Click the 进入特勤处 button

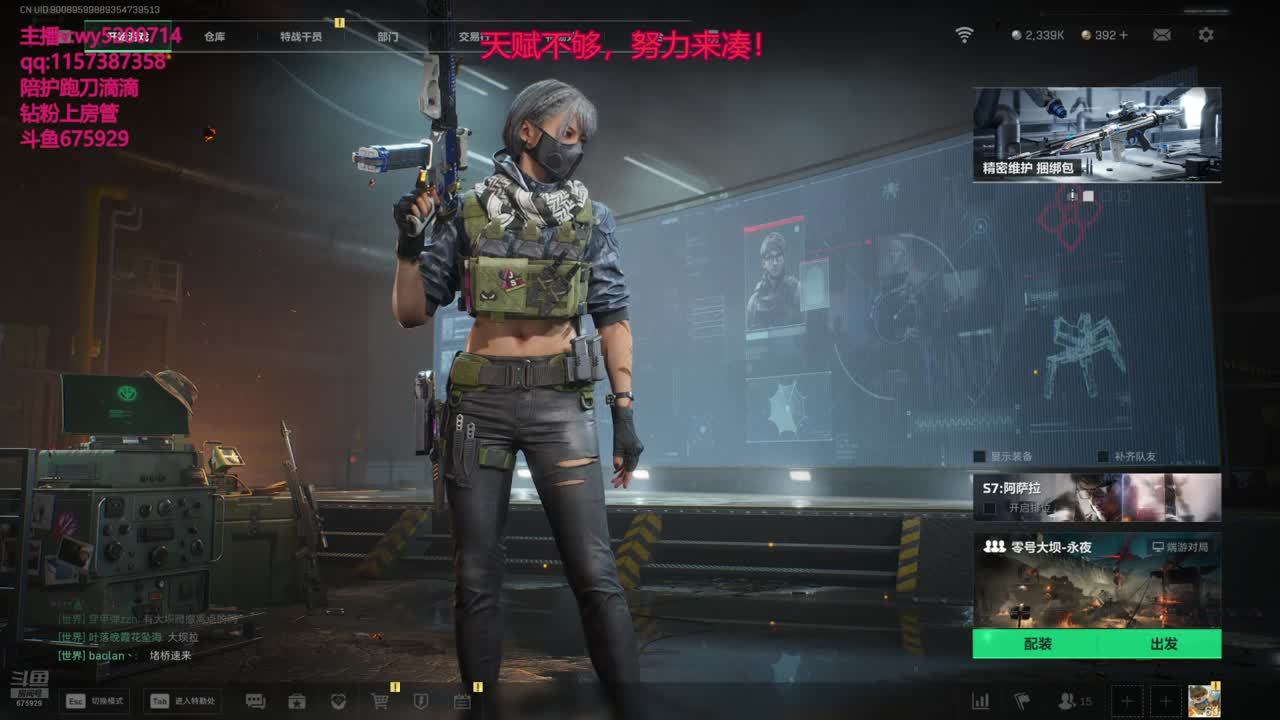[x=183, y=701]
